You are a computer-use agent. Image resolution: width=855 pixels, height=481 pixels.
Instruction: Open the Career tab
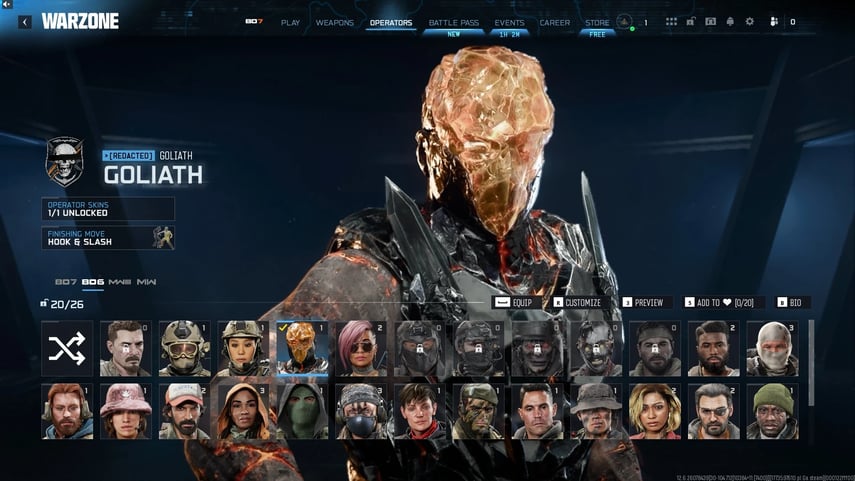[555, 22]
